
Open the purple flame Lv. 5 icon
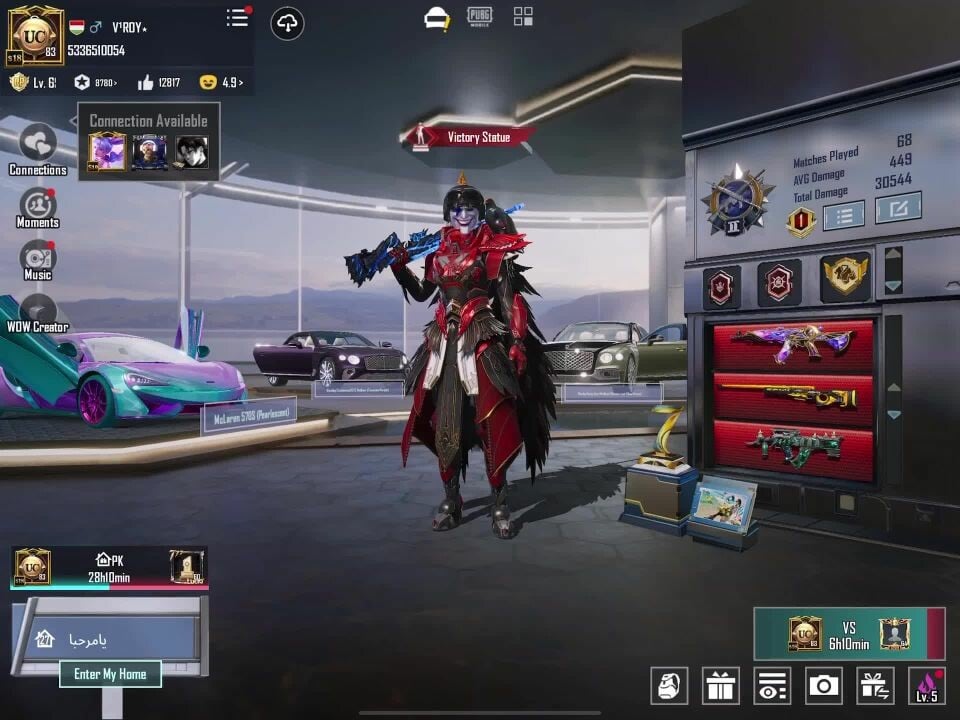927,685
